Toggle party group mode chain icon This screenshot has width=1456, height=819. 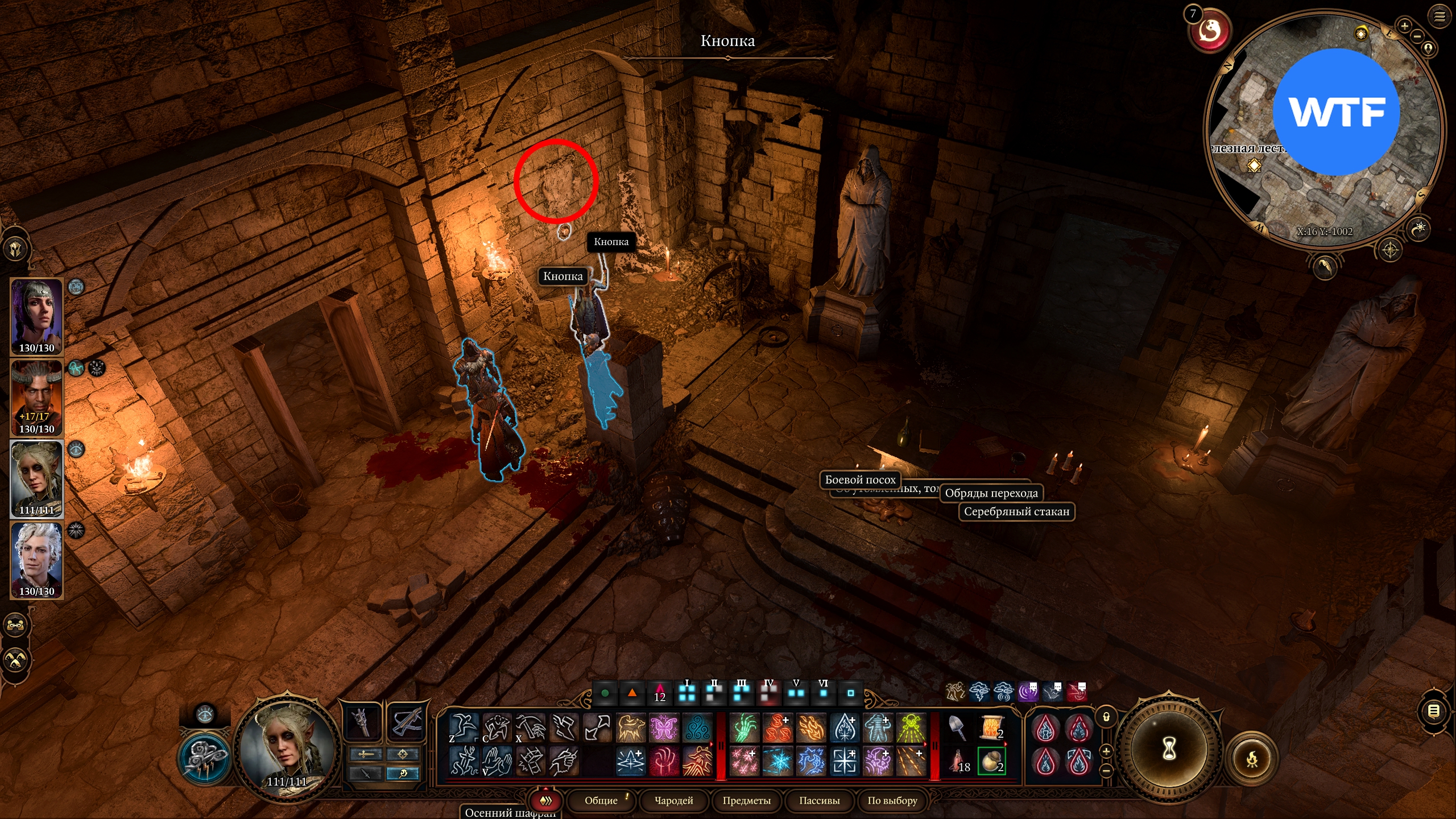pos(15,625)
